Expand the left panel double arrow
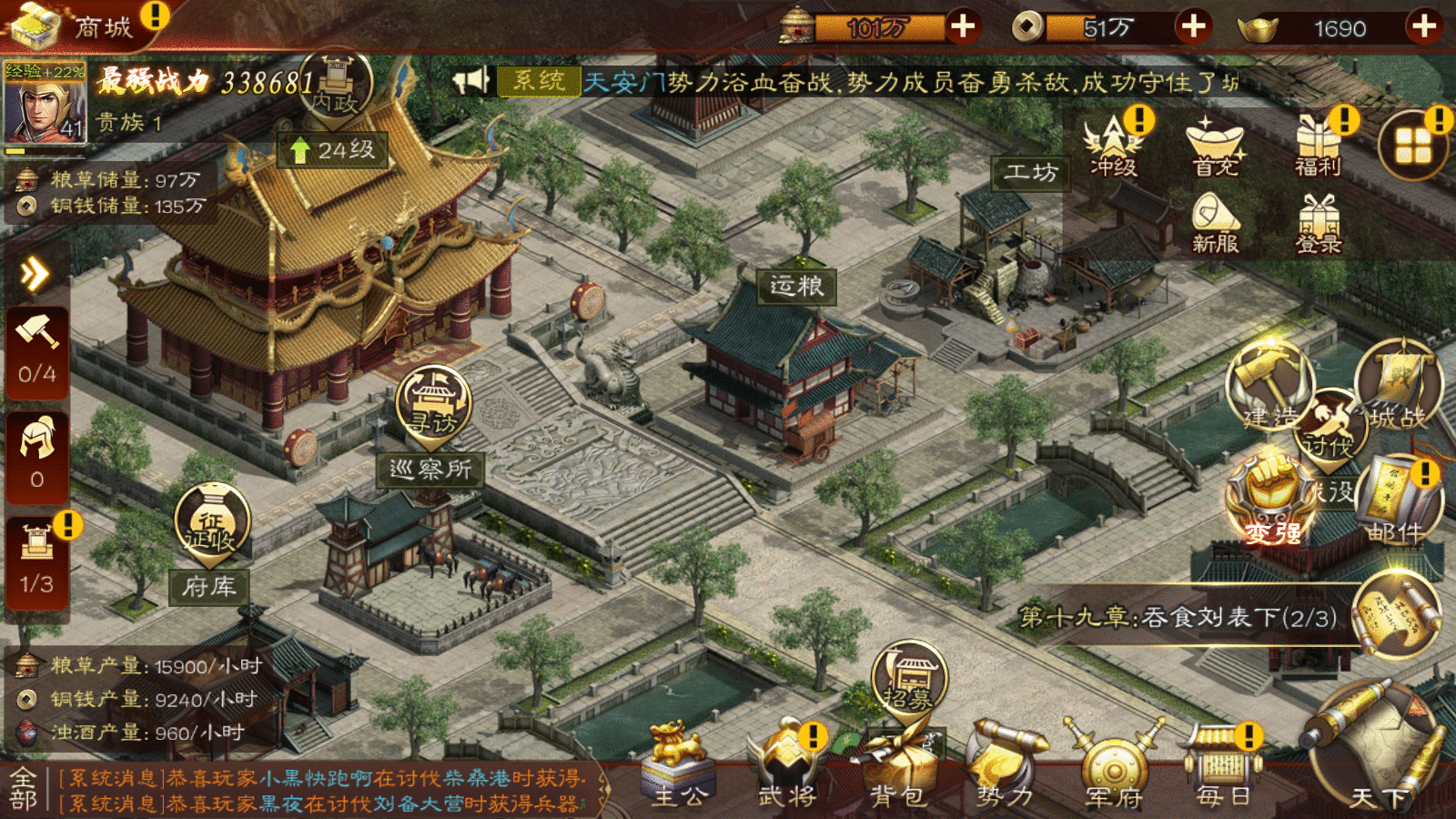This screenshot has width=1456, height=819. 35,273
